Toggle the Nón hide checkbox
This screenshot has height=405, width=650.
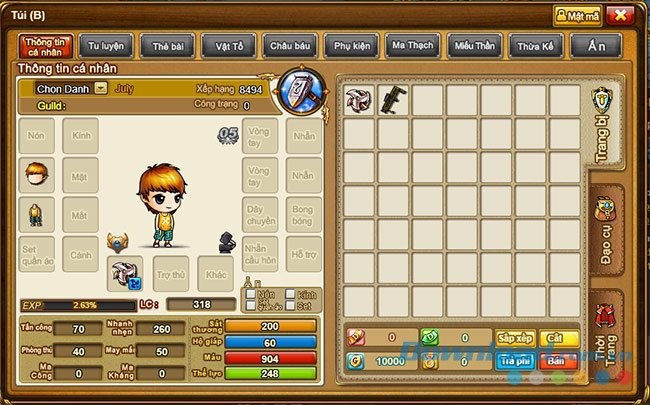249,296
